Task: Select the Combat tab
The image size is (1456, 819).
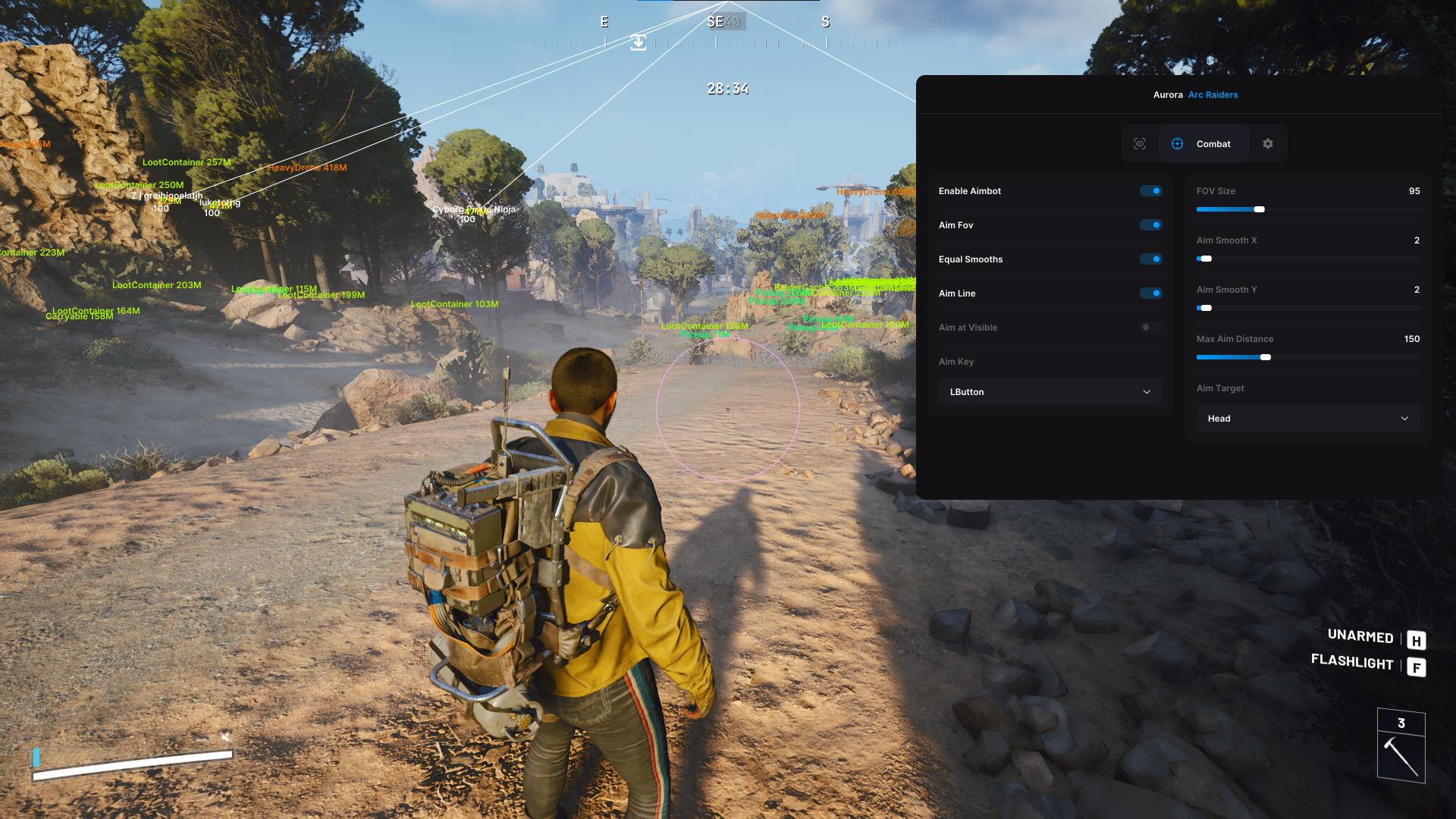Action: tap(1203, 144)
